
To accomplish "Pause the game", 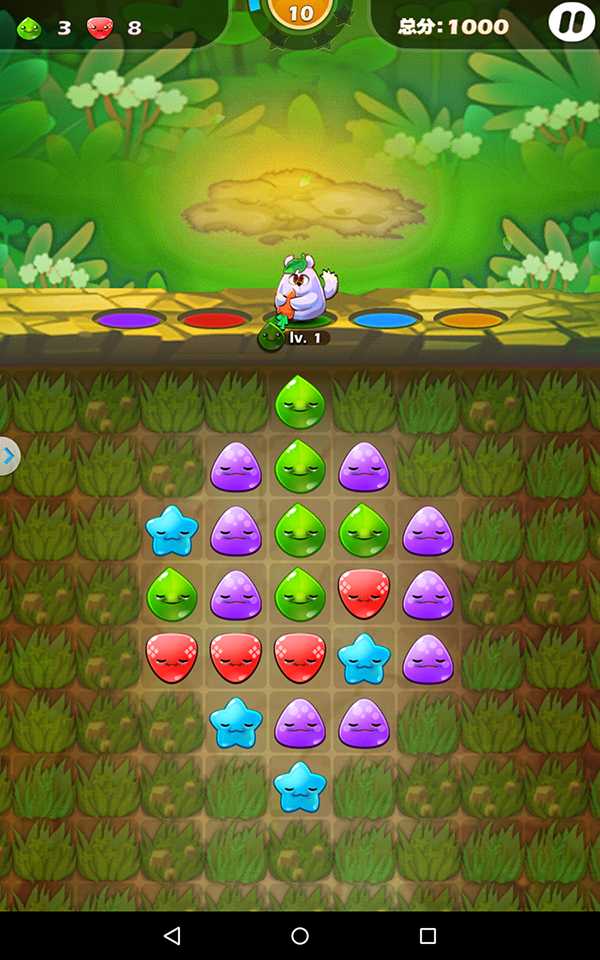I will [x=572, y=22].
